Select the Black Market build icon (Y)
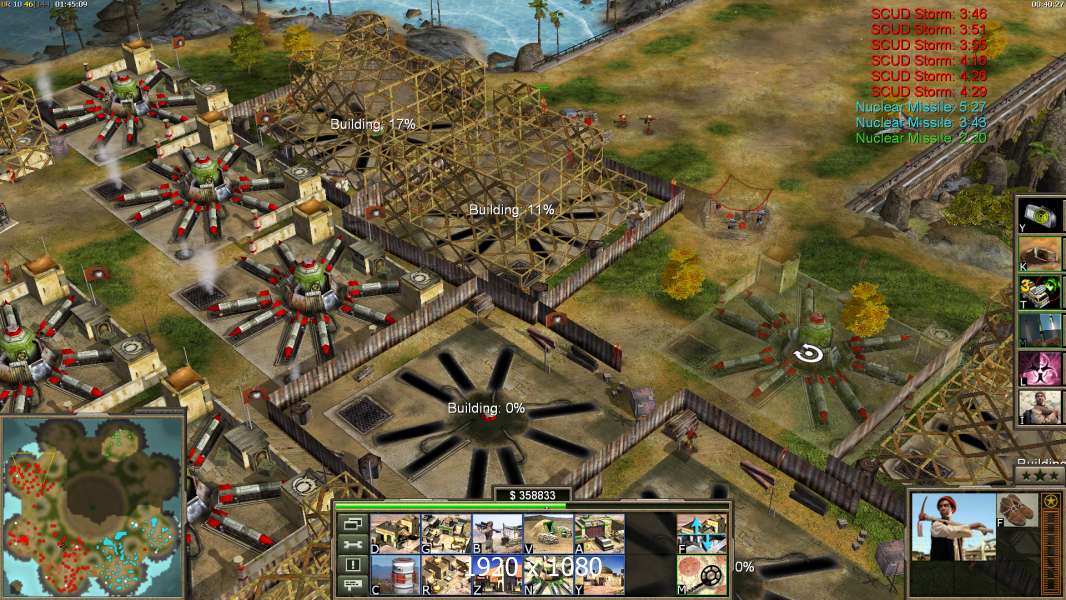Screen dimensions: 1066x600 click(x=599, y=574)
